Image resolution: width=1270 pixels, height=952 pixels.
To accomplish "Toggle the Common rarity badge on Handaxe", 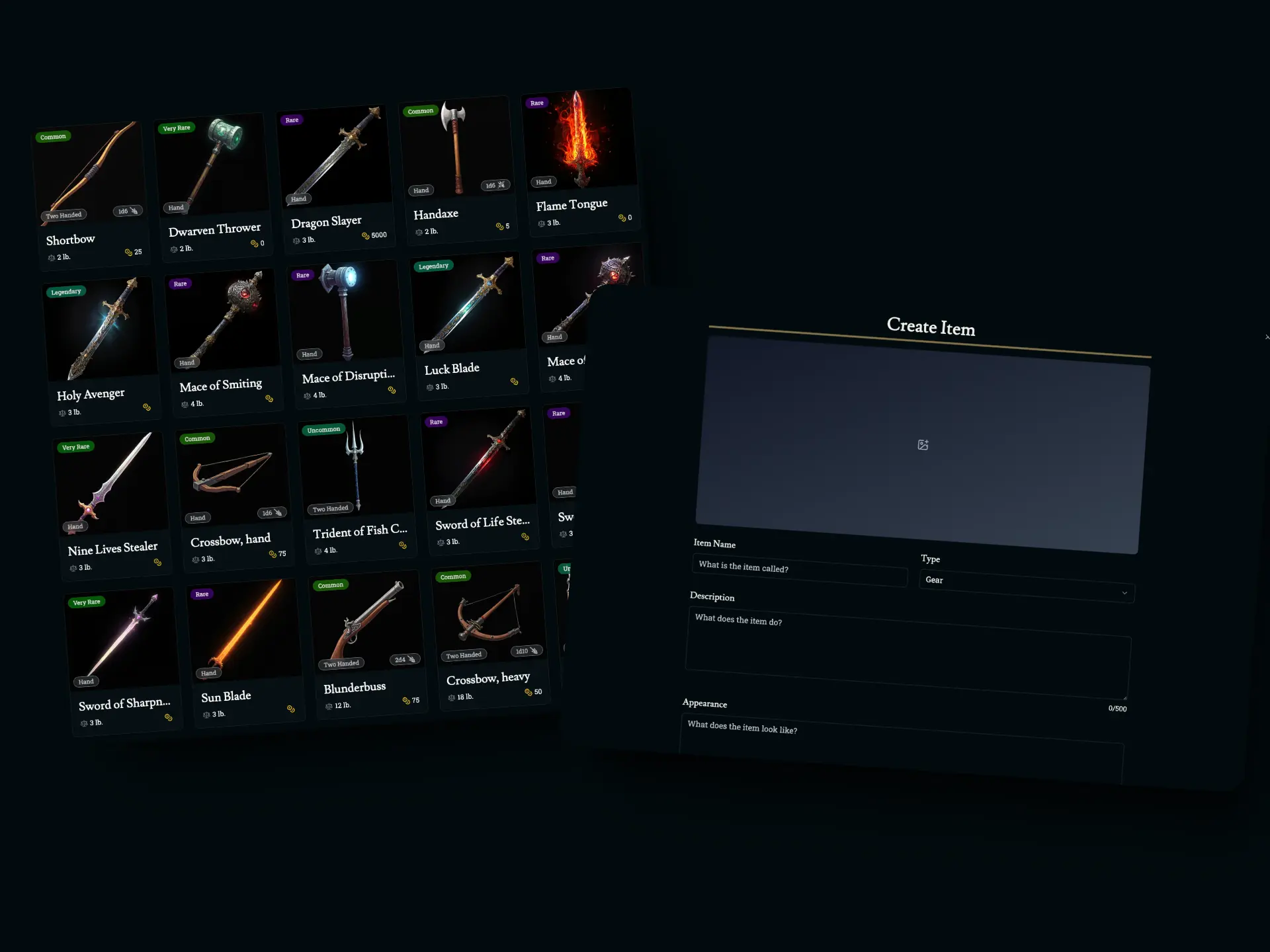I will coord(420,111).
